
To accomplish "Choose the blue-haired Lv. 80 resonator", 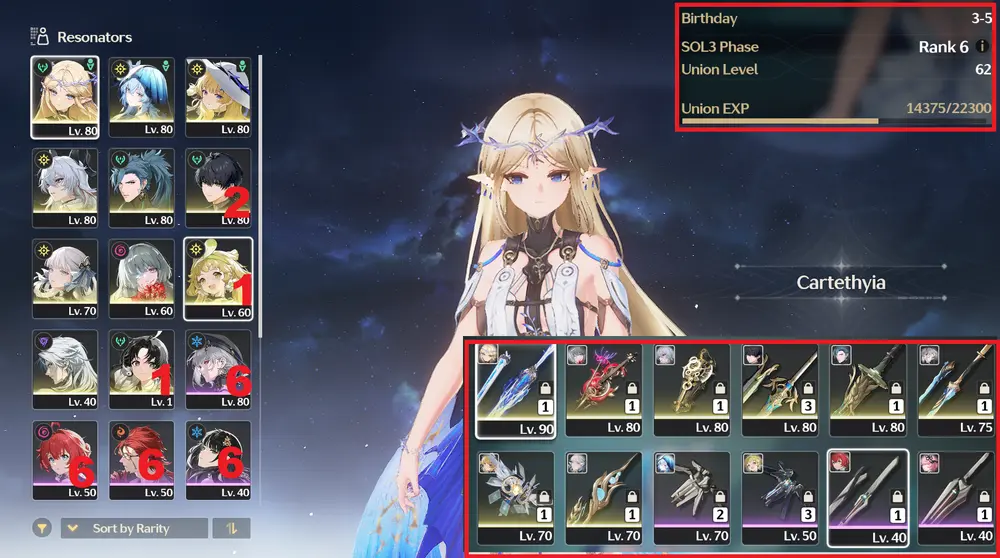I will (x=141, y=96).
